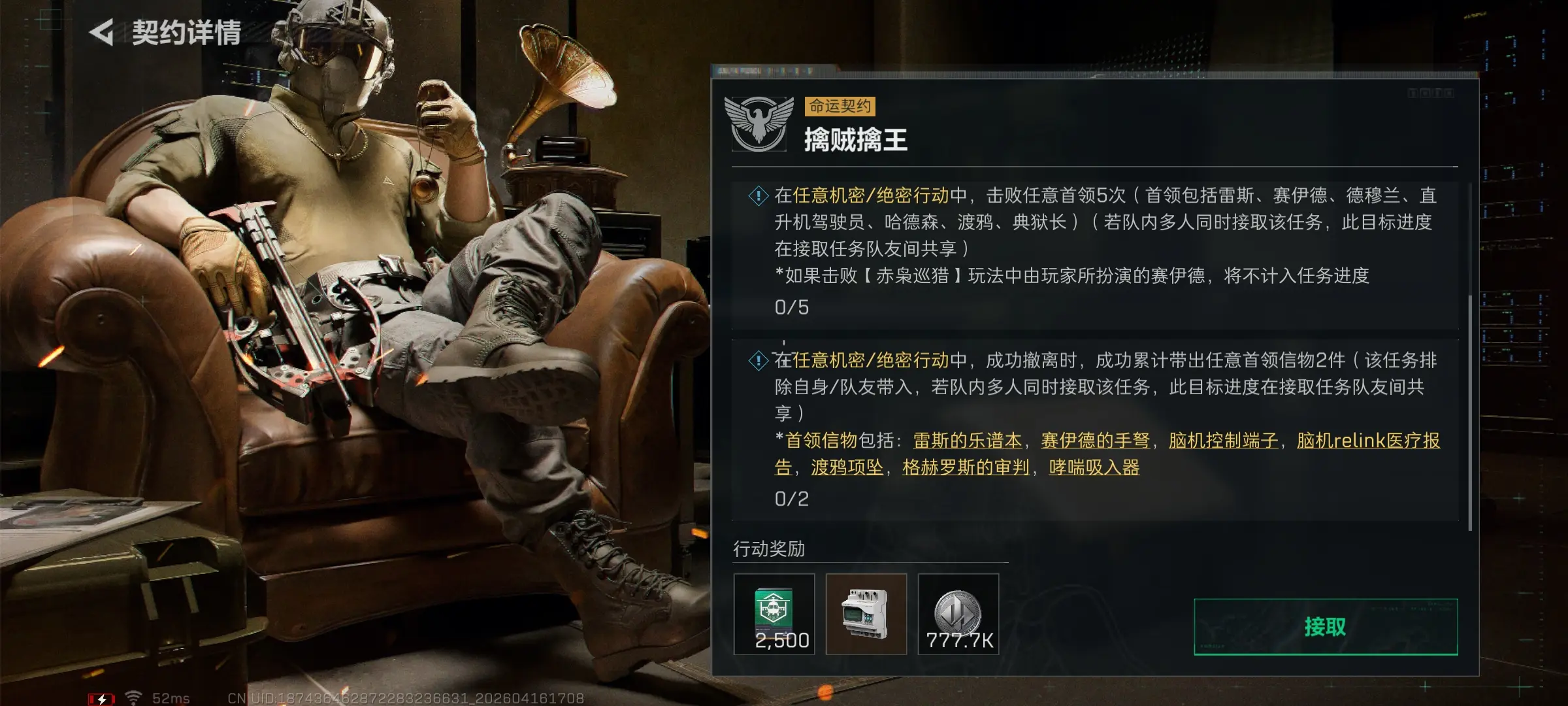Open the 格赫罗斯的审判 item link
The height and width of the screenshot is (706, 1568).
[966, 467]
